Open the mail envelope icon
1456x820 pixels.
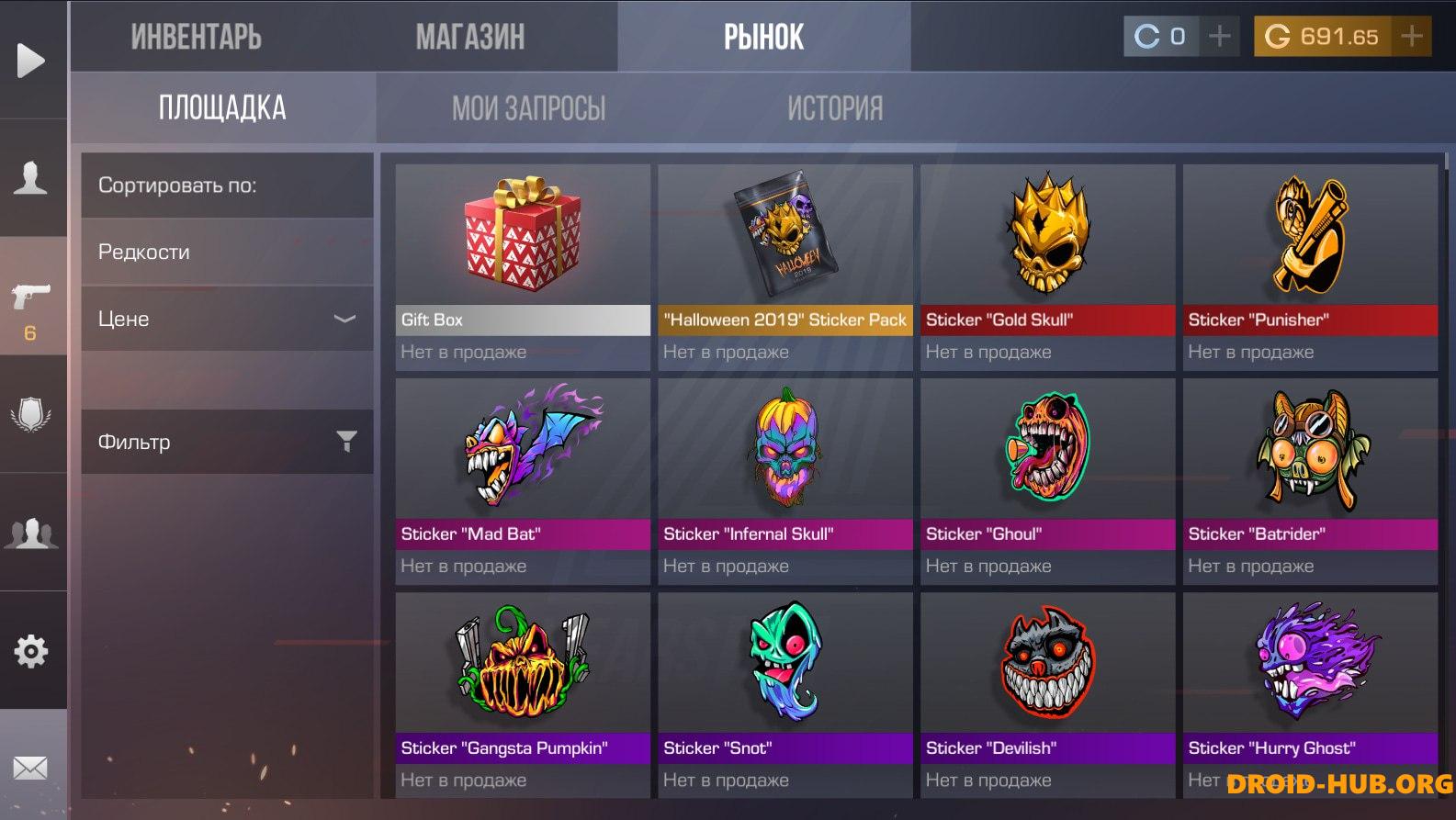coord(31,768)
